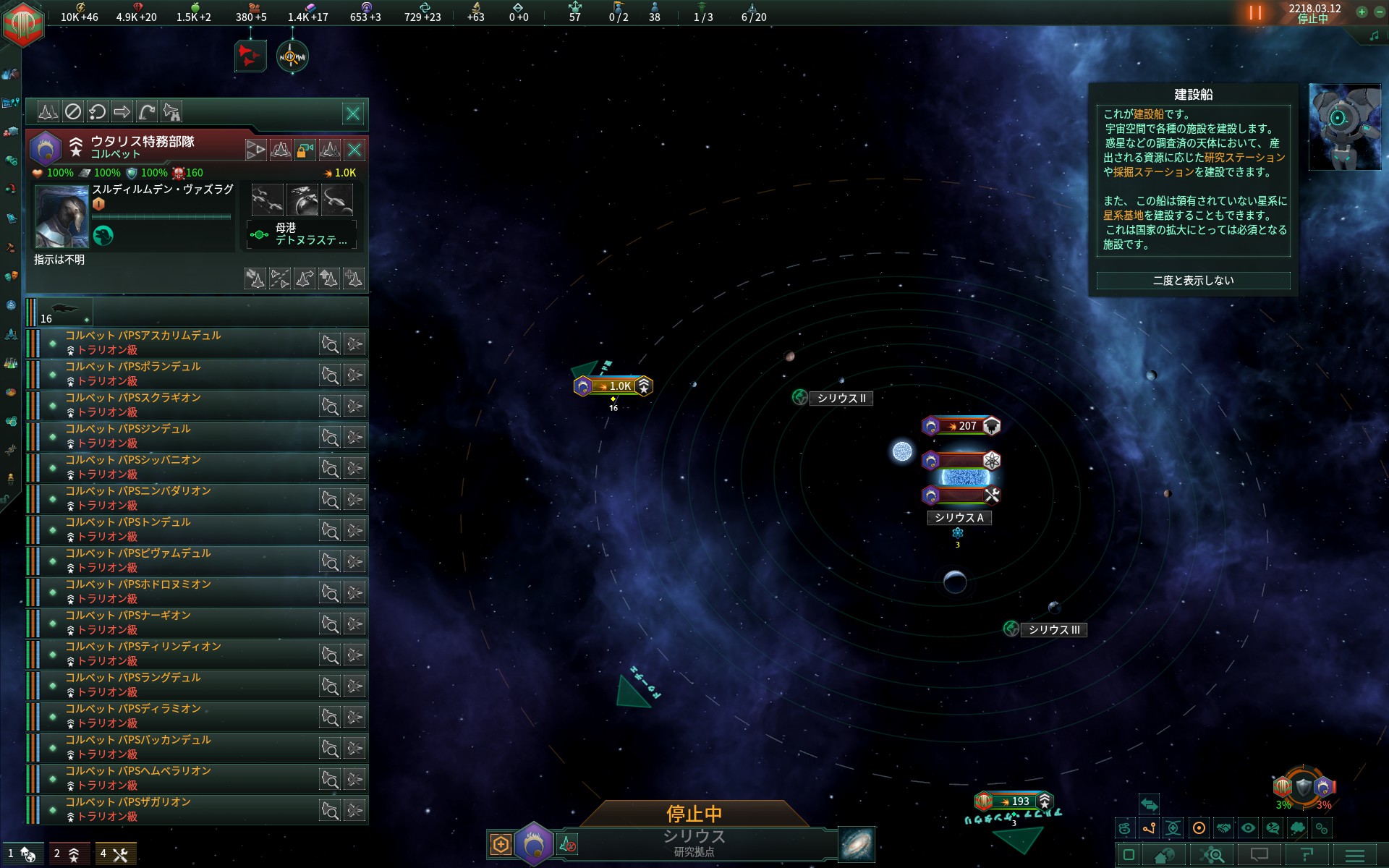Open the empire emblem menu
The height and width of the screenshot is (868, 1389).
coord(23,23)
